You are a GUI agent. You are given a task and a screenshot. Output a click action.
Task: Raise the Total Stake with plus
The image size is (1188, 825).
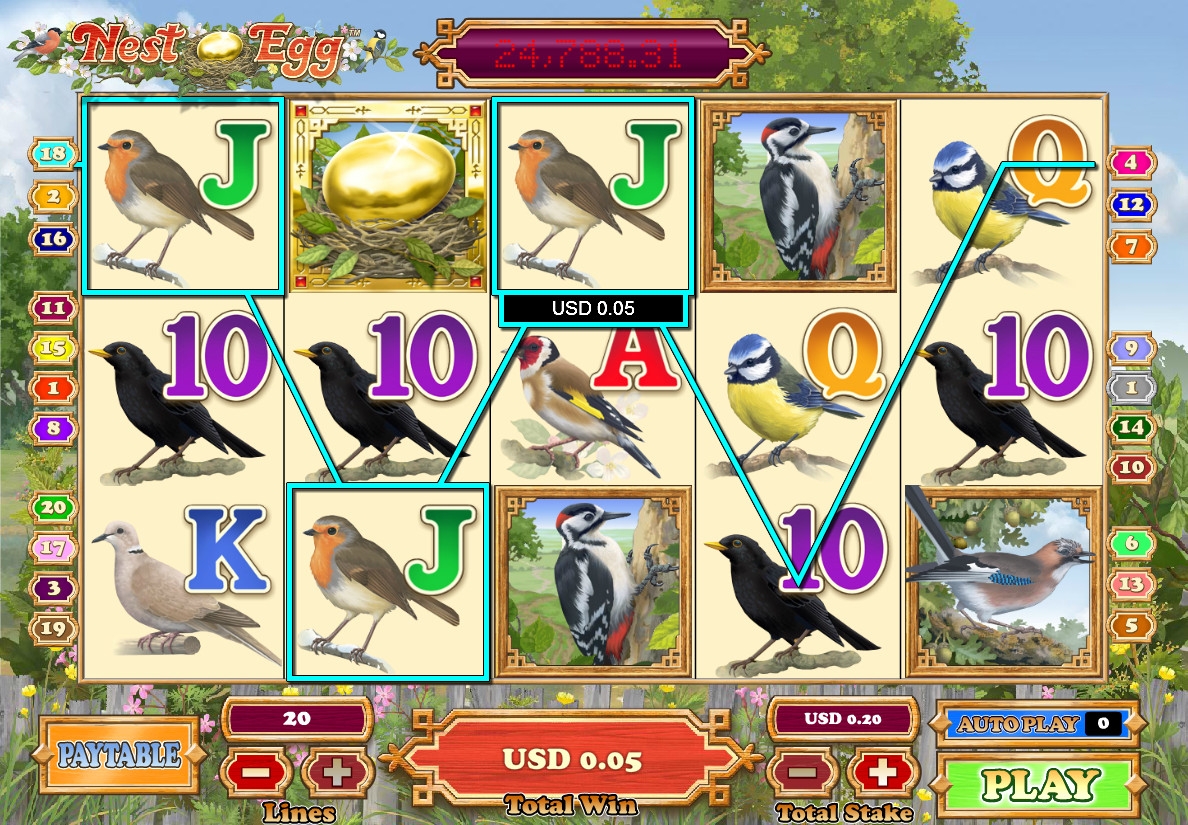click(882, 773)
